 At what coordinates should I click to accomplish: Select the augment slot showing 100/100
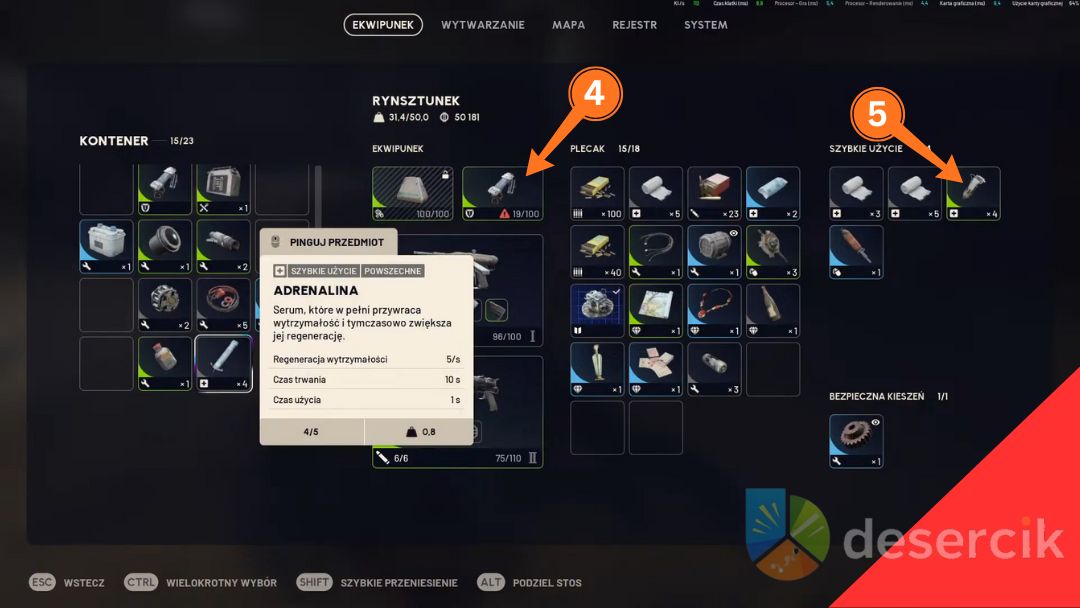pos(412,194)
